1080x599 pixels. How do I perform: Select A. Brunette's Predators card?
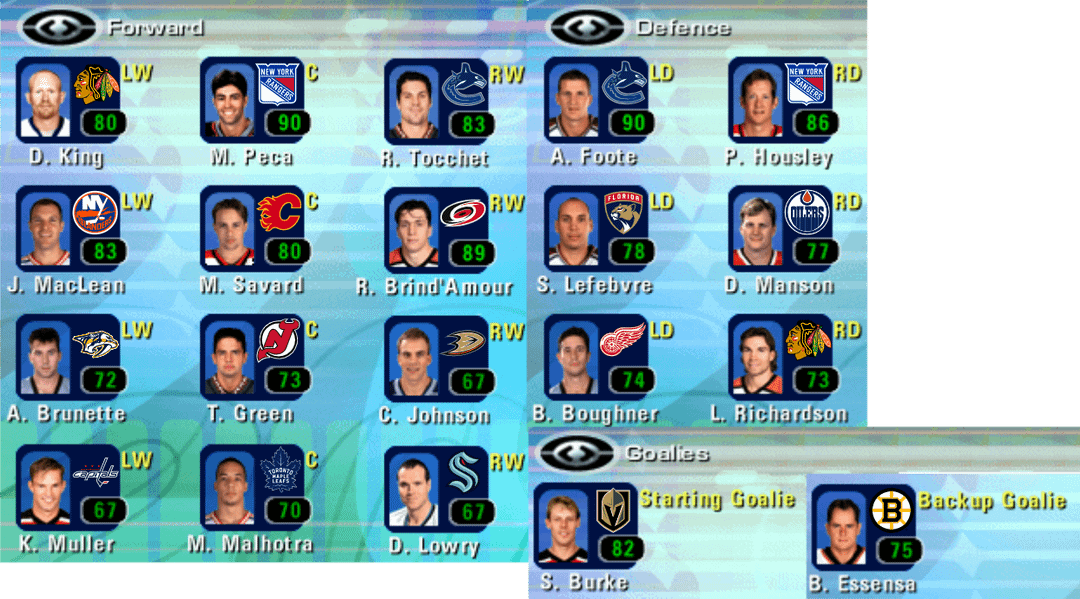(68, 357)
